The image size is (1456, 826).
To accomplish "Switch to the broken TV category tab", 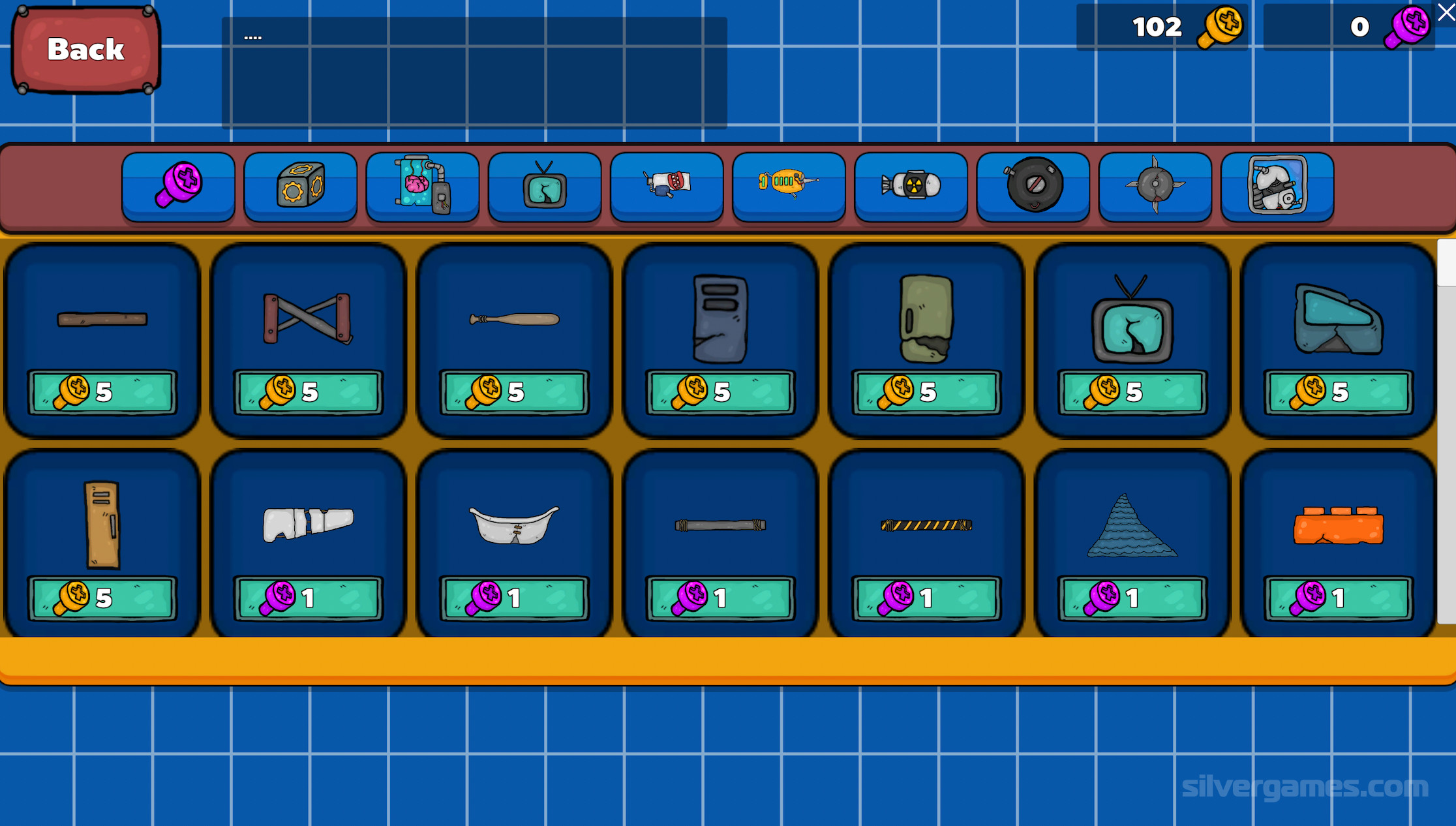I will (x=544, y=187).
